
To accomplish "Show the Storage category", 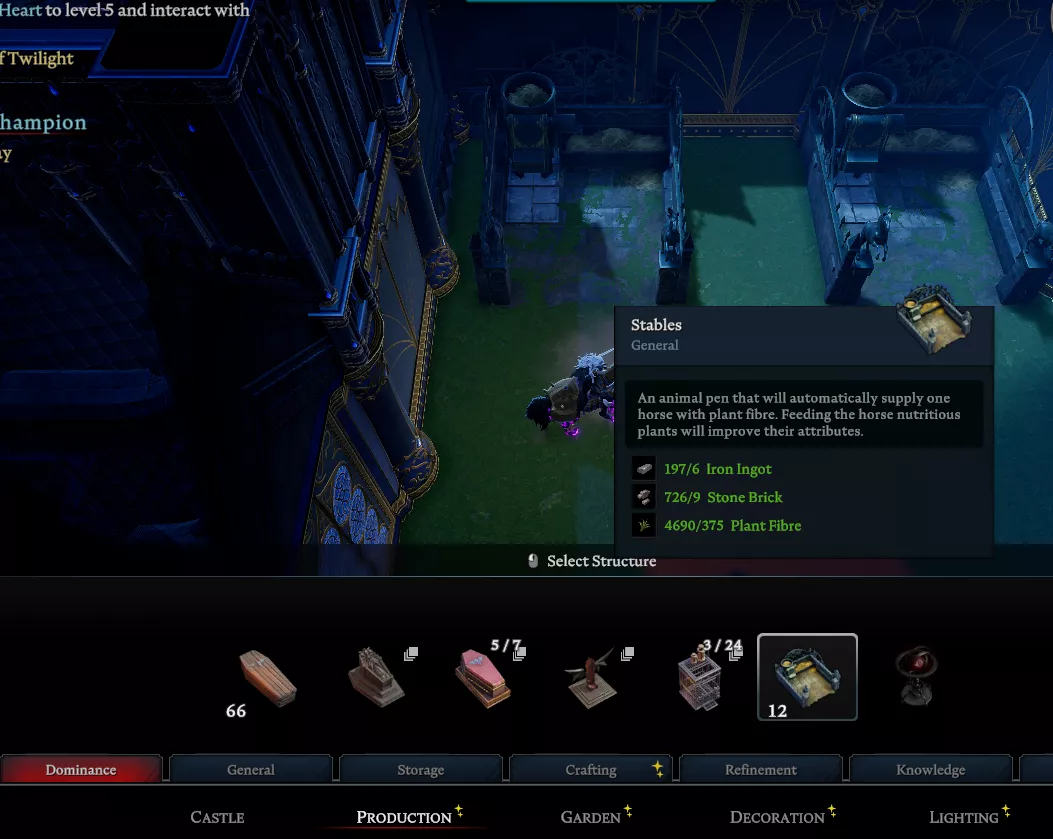I will [x=421, y=769].
